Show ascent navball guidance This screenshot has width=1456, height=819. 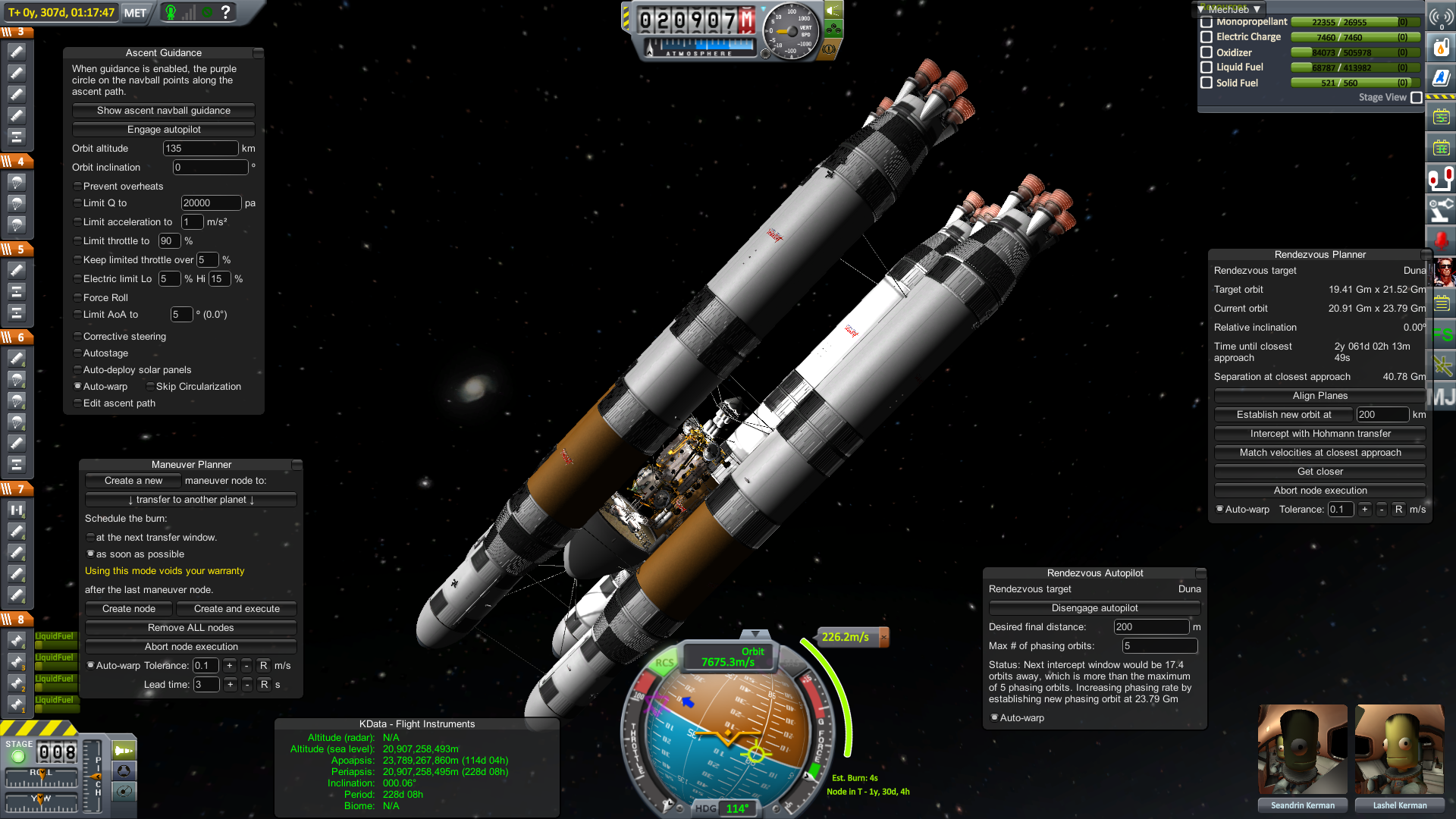coord(164,111)
